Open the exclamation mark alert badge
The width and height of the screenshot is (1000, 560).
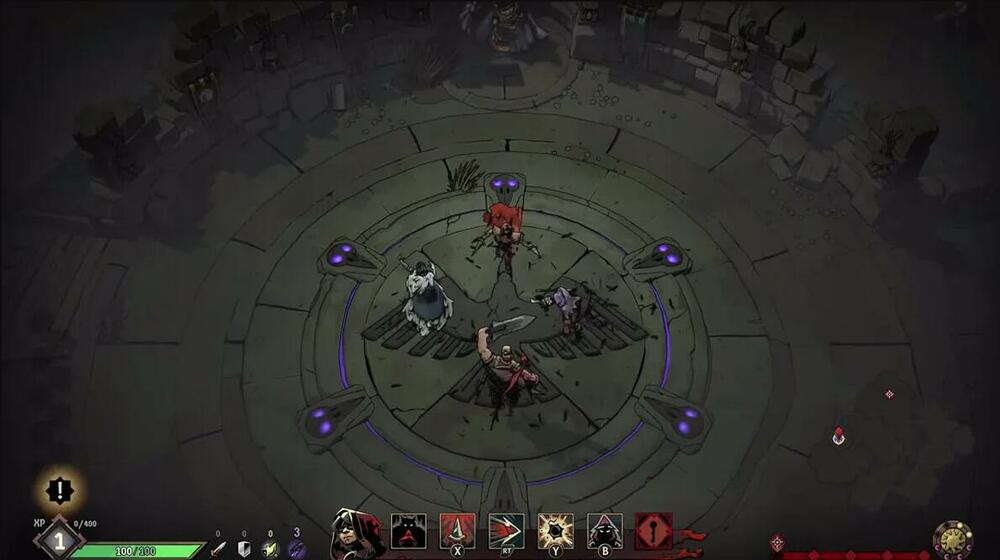click(60, 490)
